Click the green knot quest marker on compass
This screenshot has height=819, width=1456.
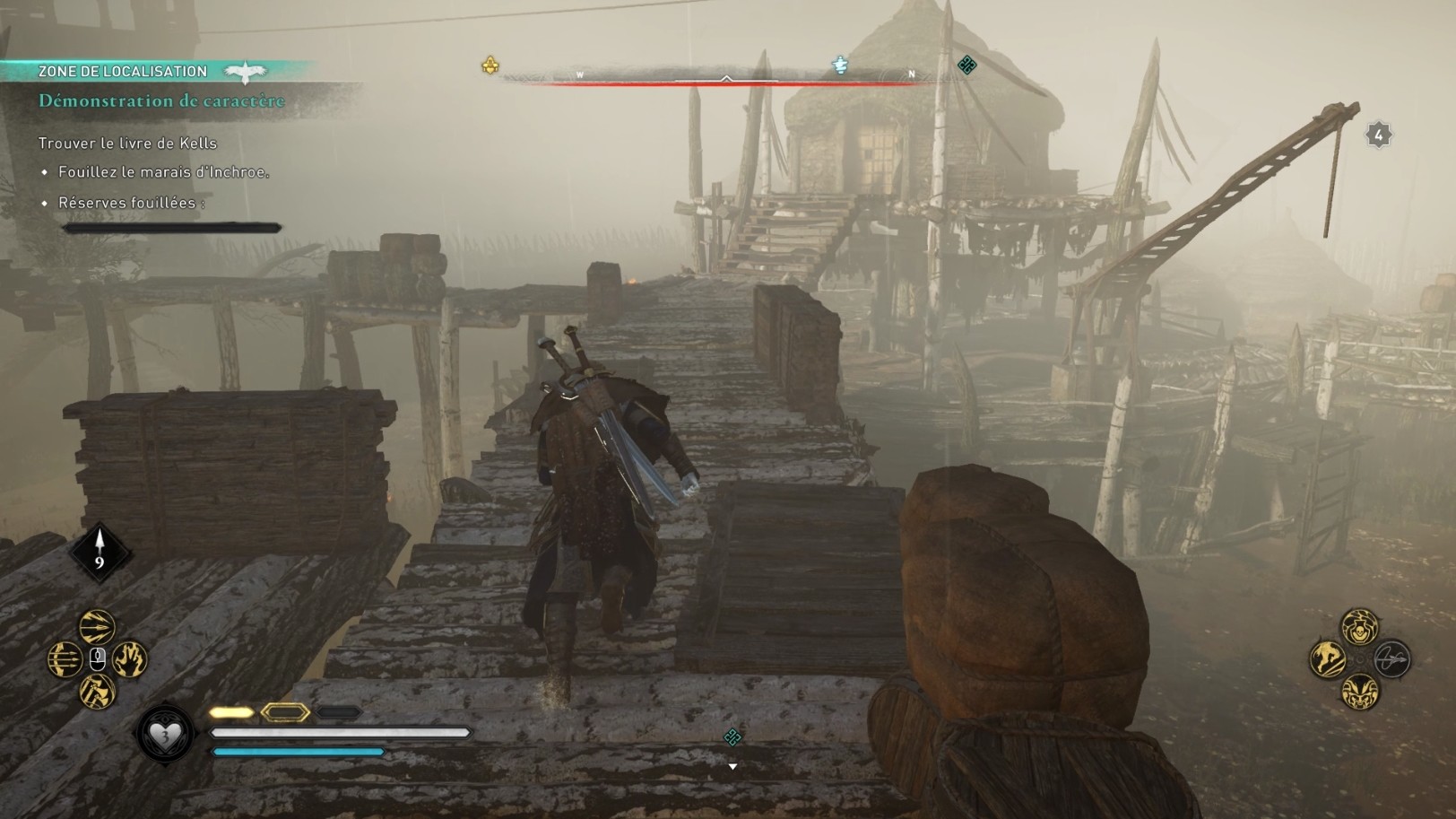tap(966, 65)
